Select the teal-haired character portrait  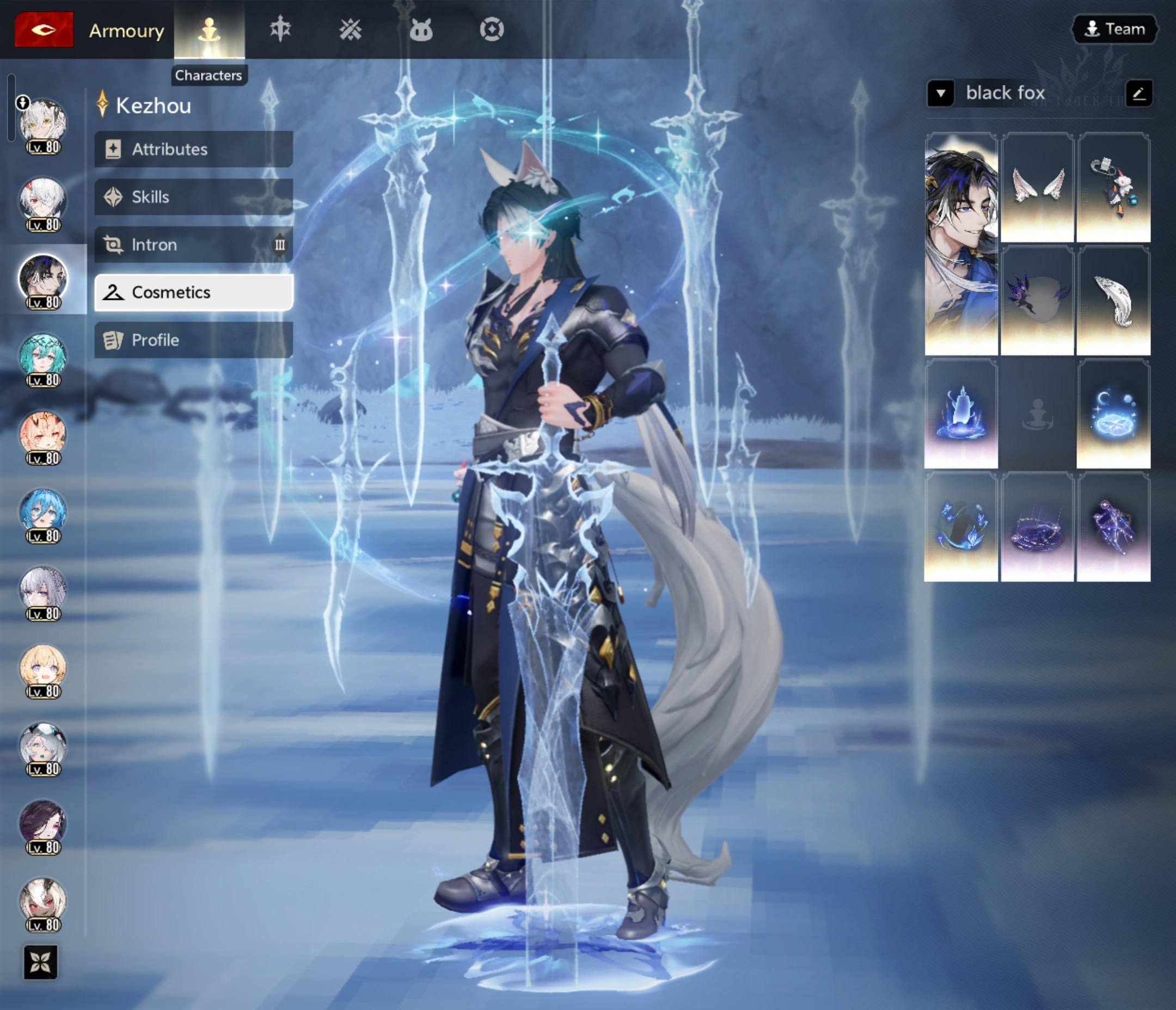42,358
